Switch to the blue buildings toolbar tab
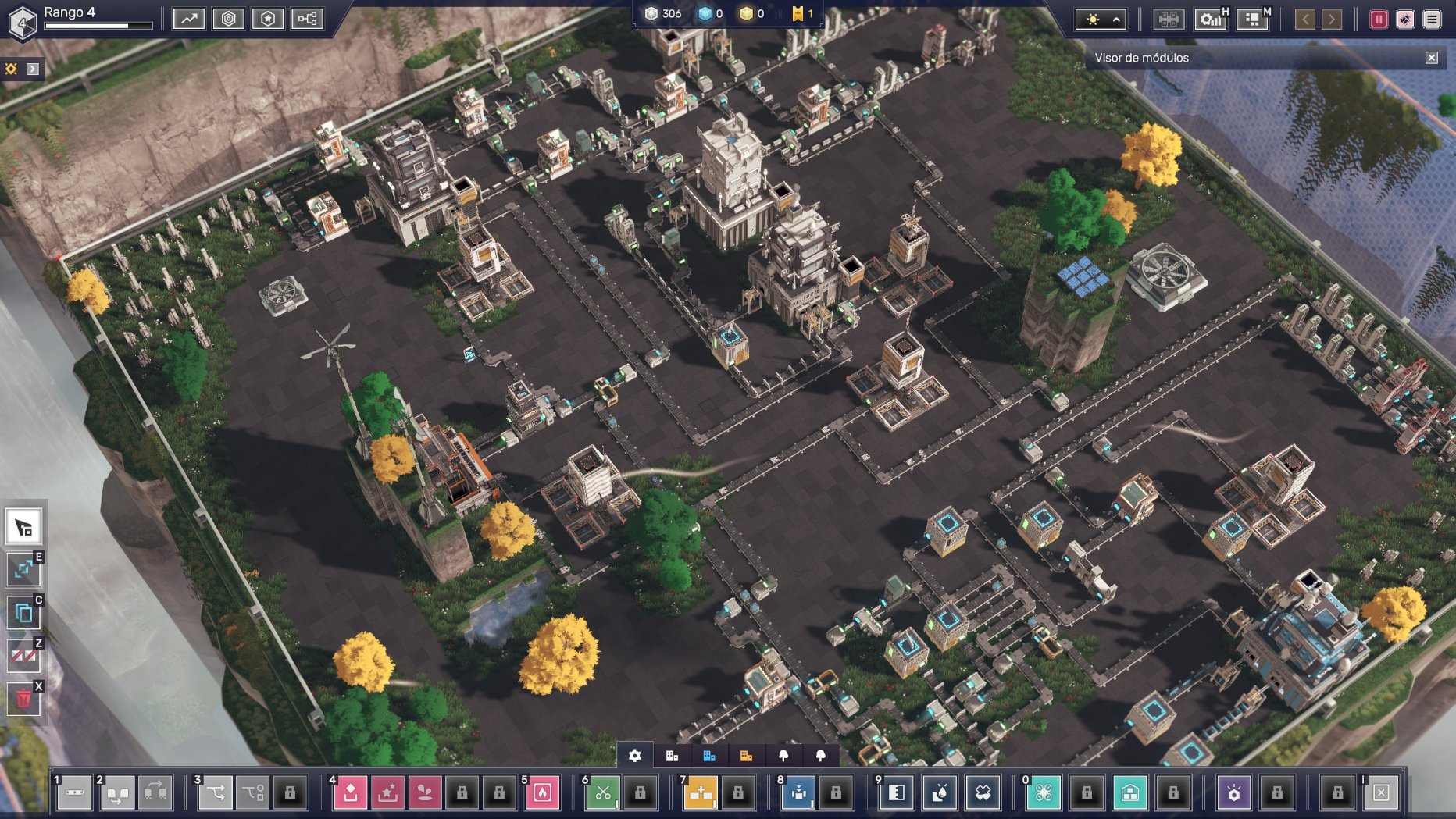 pos(709,756)
